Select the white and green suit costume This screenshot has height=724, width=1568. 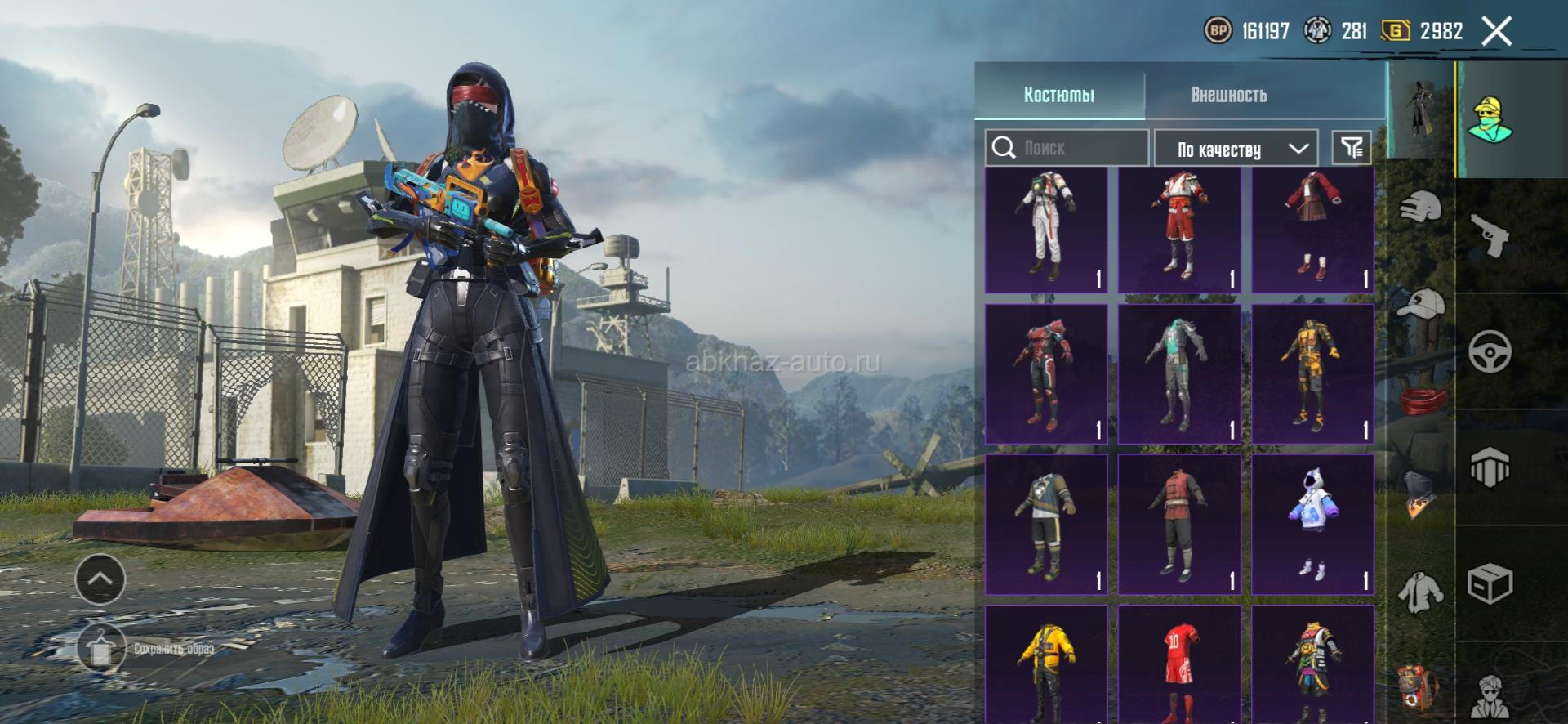pos(1046,230)
